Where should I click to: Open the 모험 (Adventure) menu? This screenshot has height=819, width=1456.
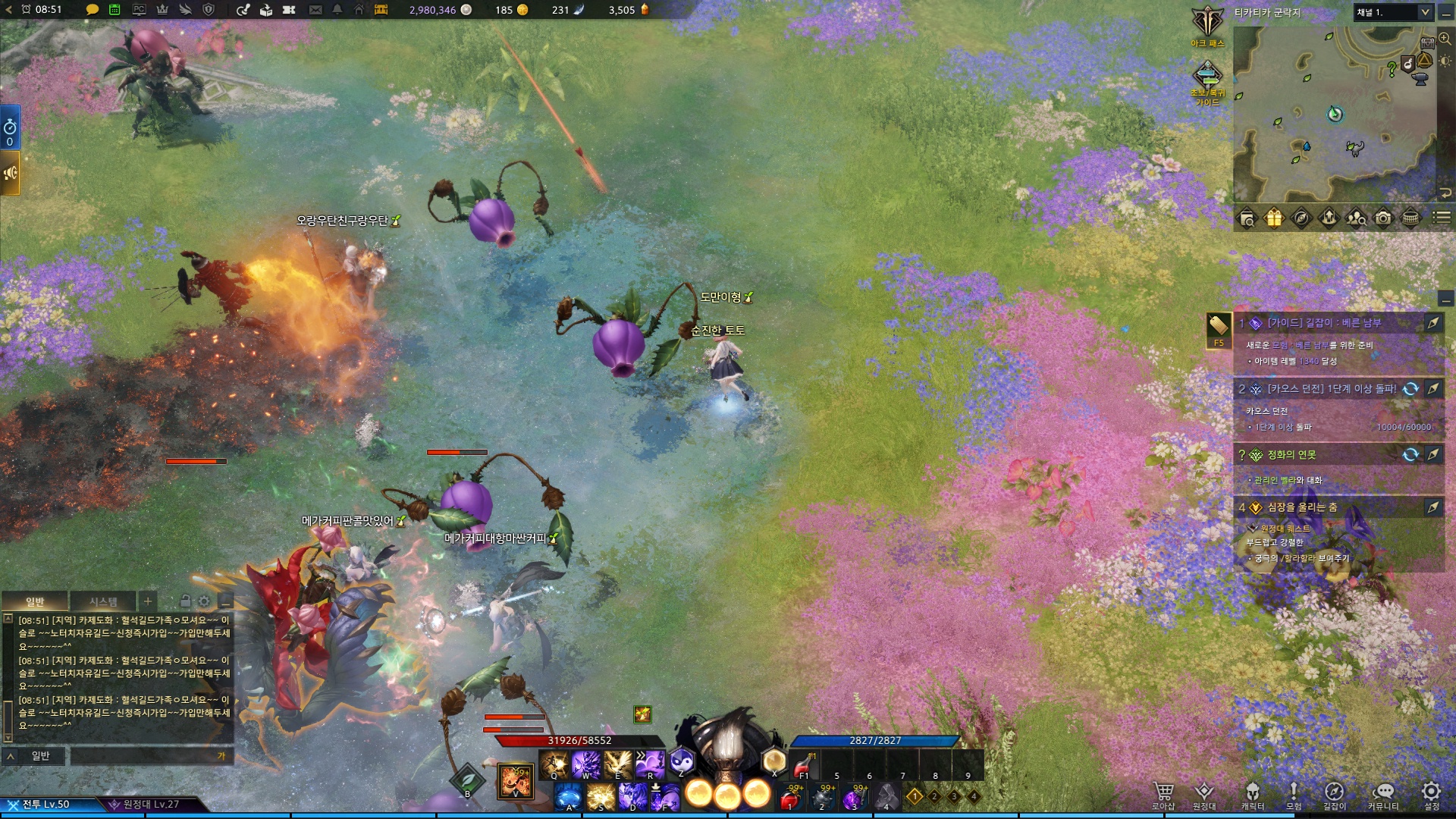coord(1294,792)
